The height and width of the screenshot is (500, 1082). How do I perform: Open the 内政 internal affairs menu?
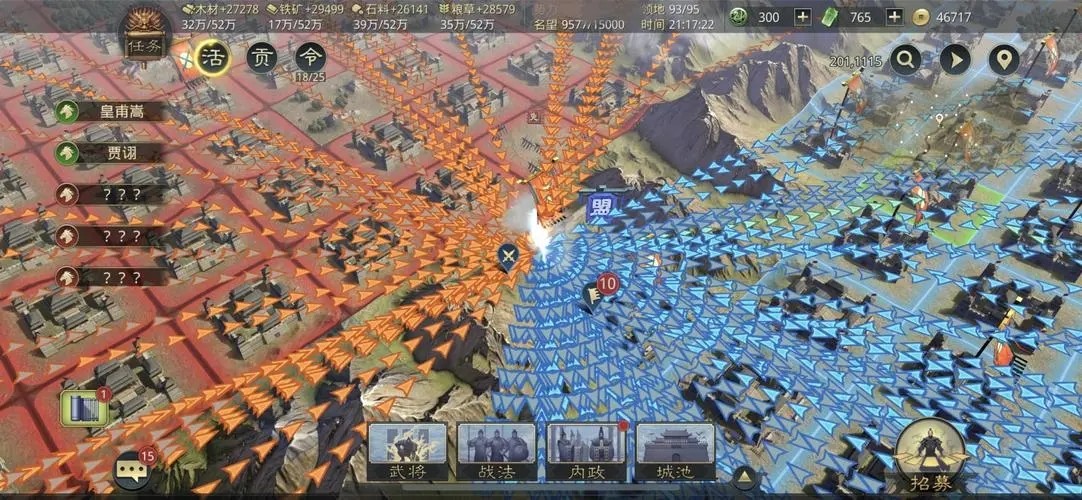(585, 452)
